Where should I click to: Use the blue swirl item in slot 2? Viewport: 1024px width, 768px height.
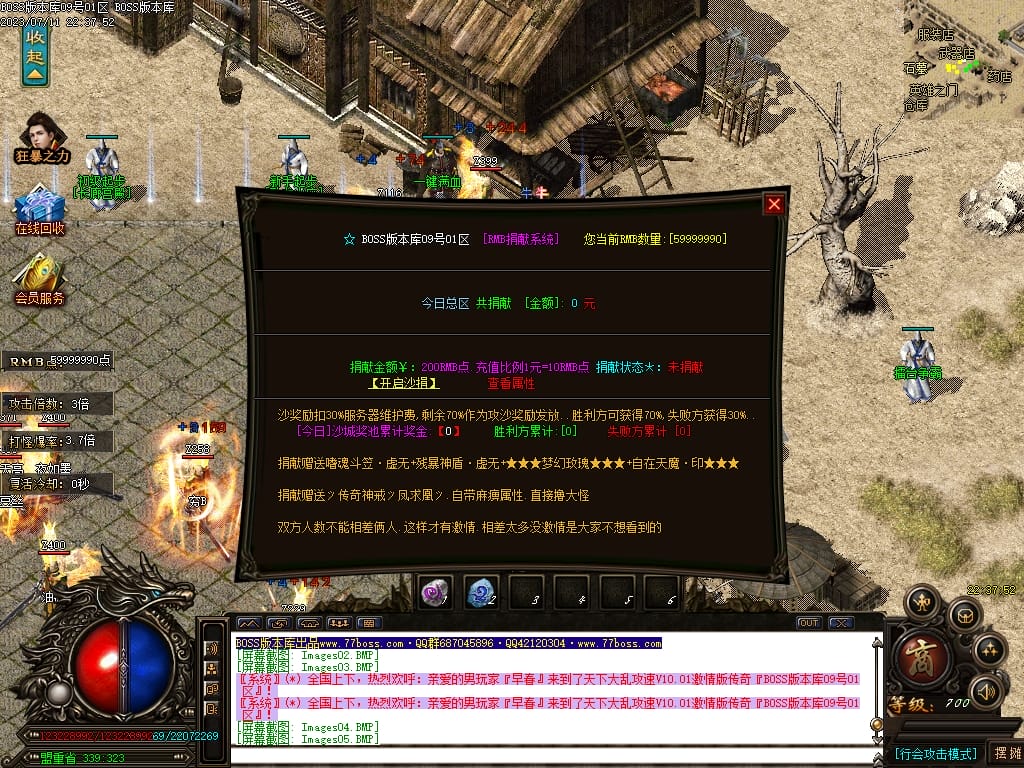coord(481,593)
